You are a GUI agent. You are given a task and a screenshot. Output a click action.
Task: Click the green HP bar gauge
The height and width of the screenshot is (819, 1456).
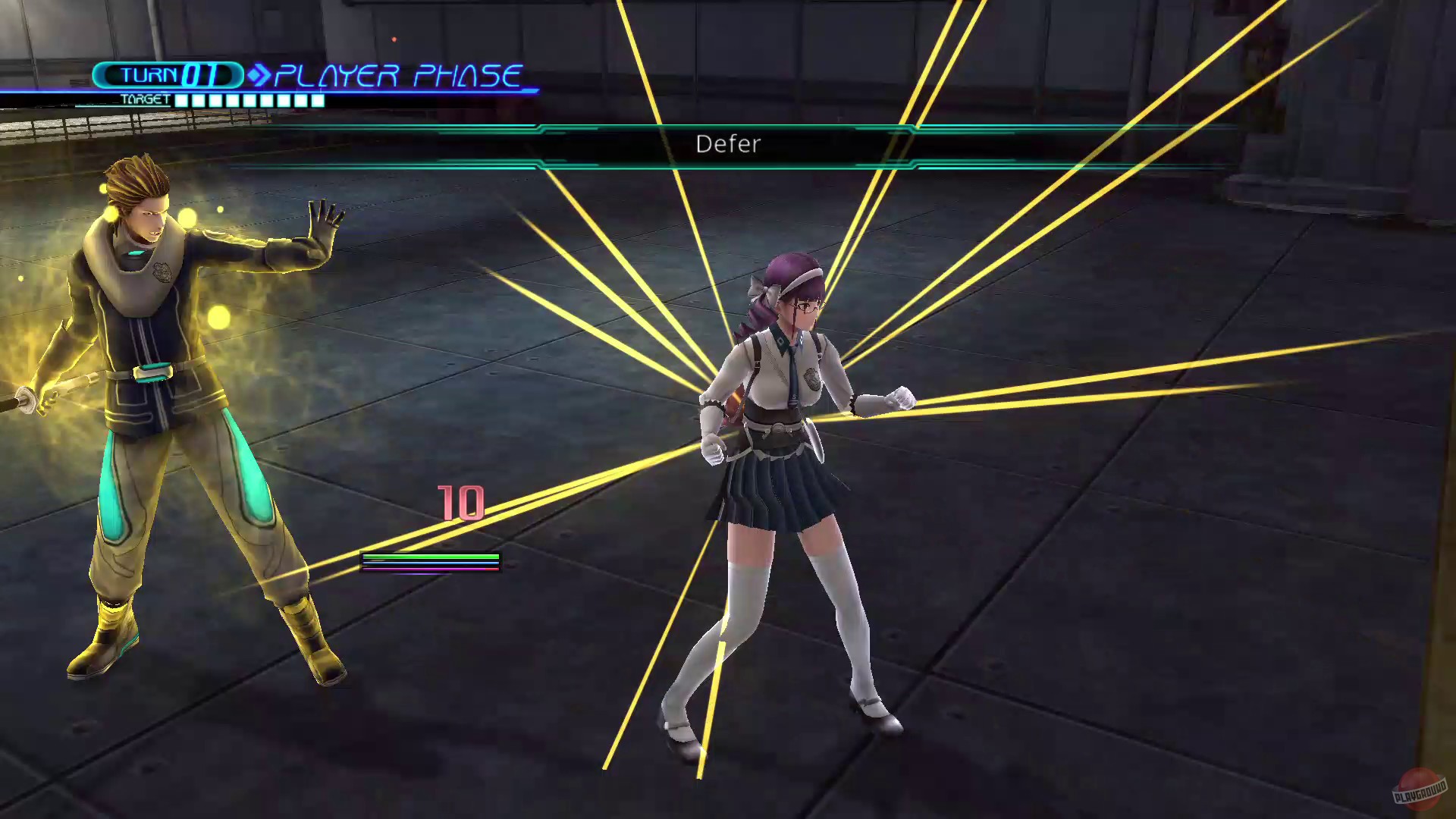tap(432, 556)
